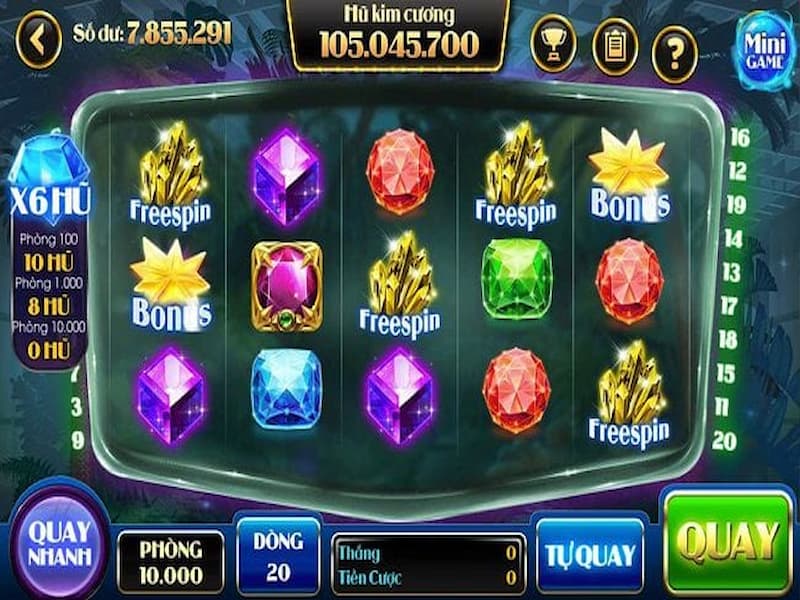
Task: Open the Mini GAME bubble
Action: [764, 44]
